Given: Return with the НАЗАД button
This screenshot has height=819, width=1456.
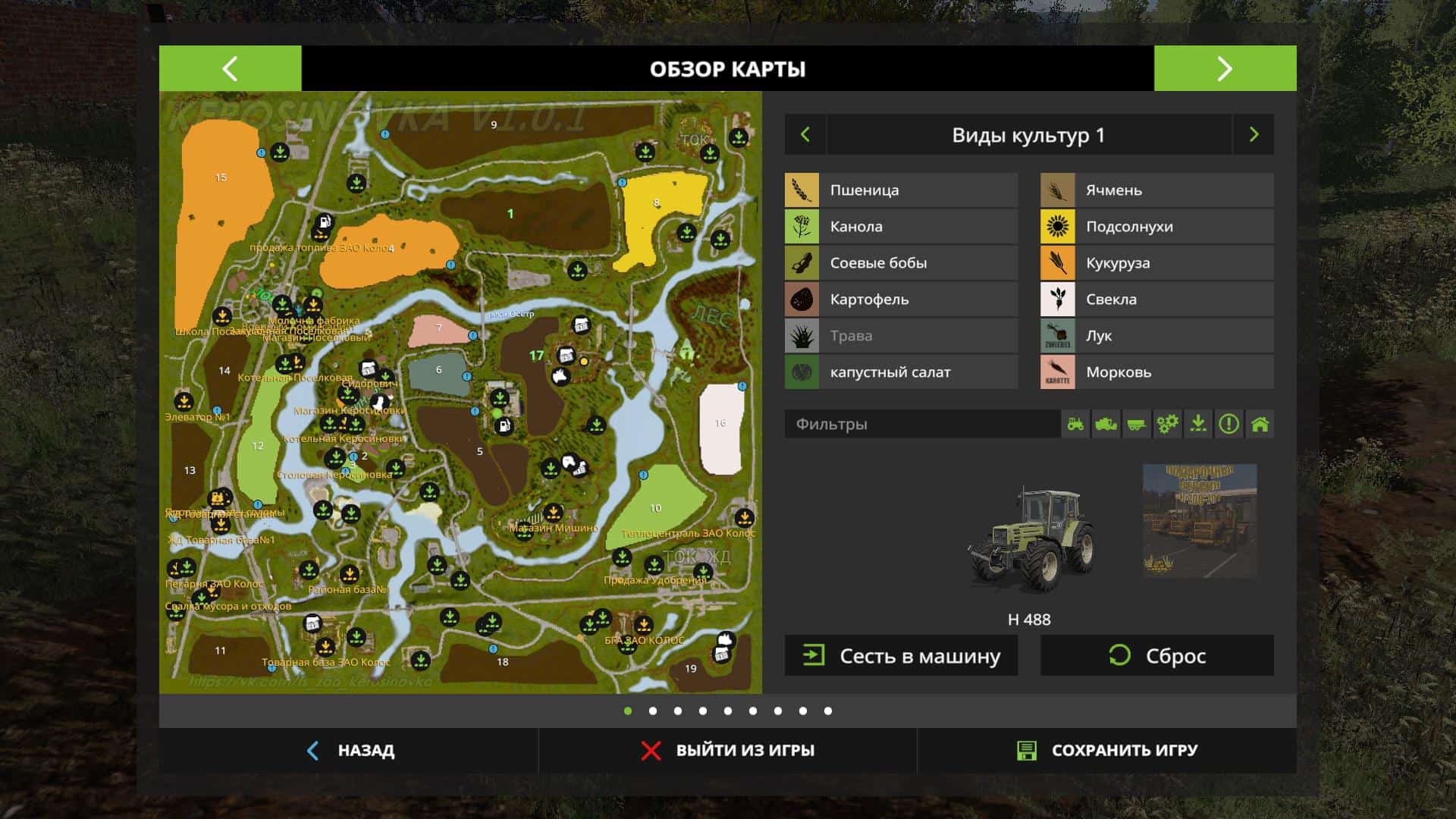Looking at the screenshot, I should [x=350, y=751].
